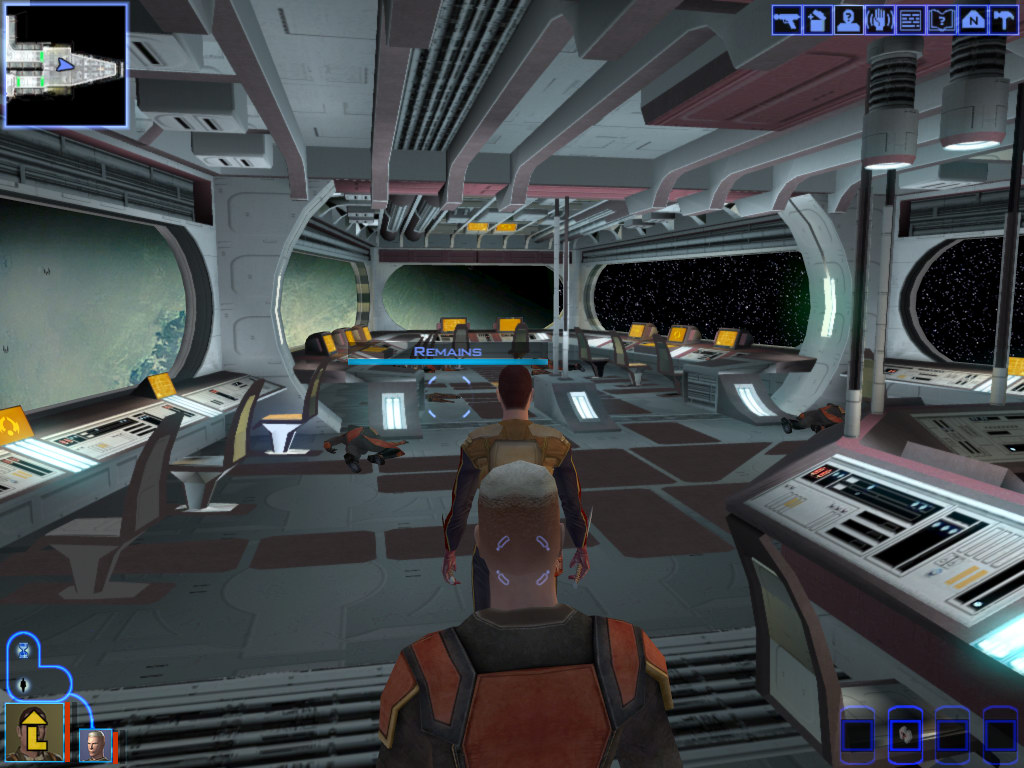Open the Character sheet silhouette icon
Image resolution: width=1024 pixels, height=768 pixels.
pos(848,20)
